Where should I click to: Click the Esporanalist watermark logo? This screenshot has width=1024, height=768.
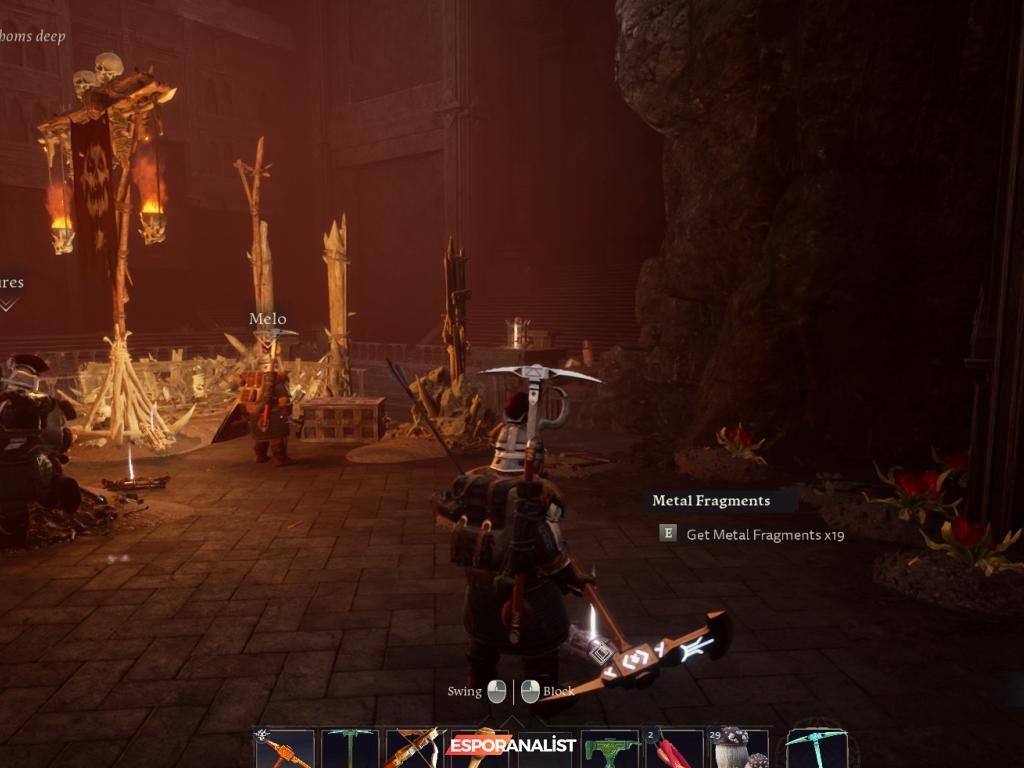(x=512, y=745)
